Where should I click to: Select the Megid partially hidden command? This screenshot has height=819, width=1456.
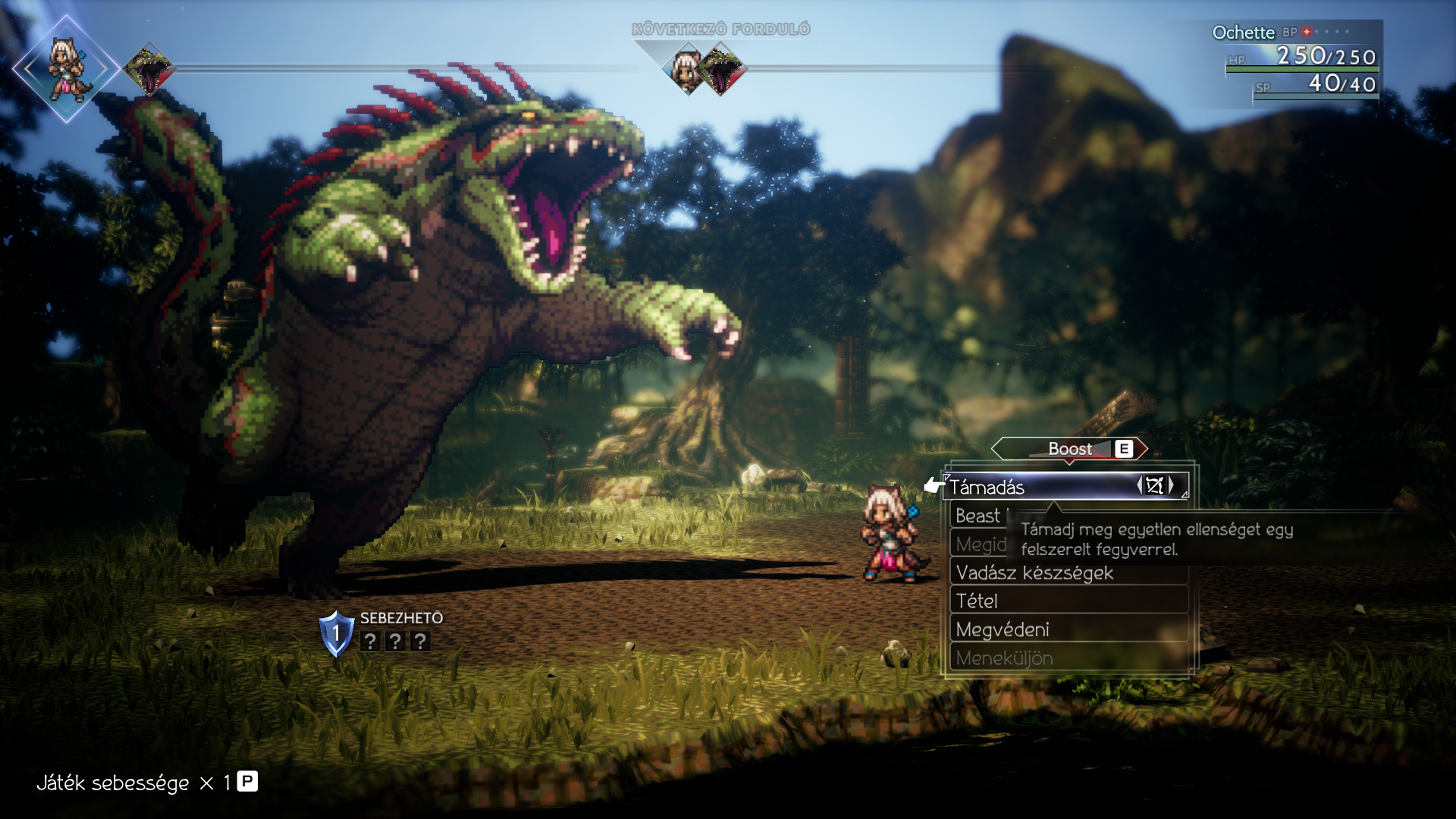point(981,544)
